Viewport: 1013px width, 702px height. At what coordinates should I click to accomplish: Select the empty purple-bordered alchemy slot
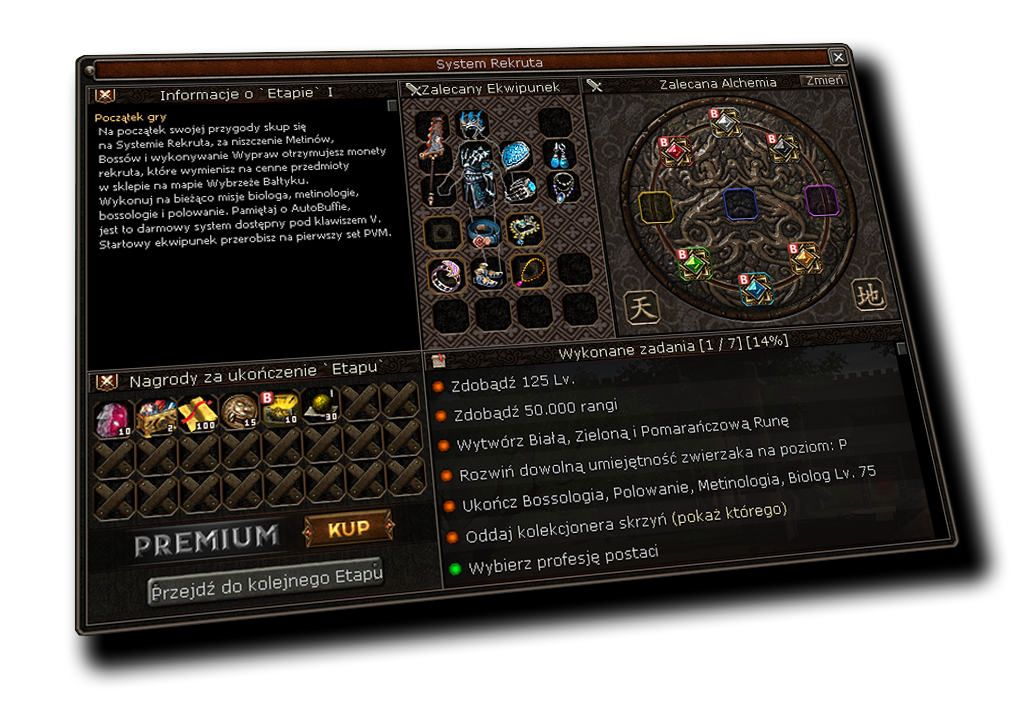point(820,200)
